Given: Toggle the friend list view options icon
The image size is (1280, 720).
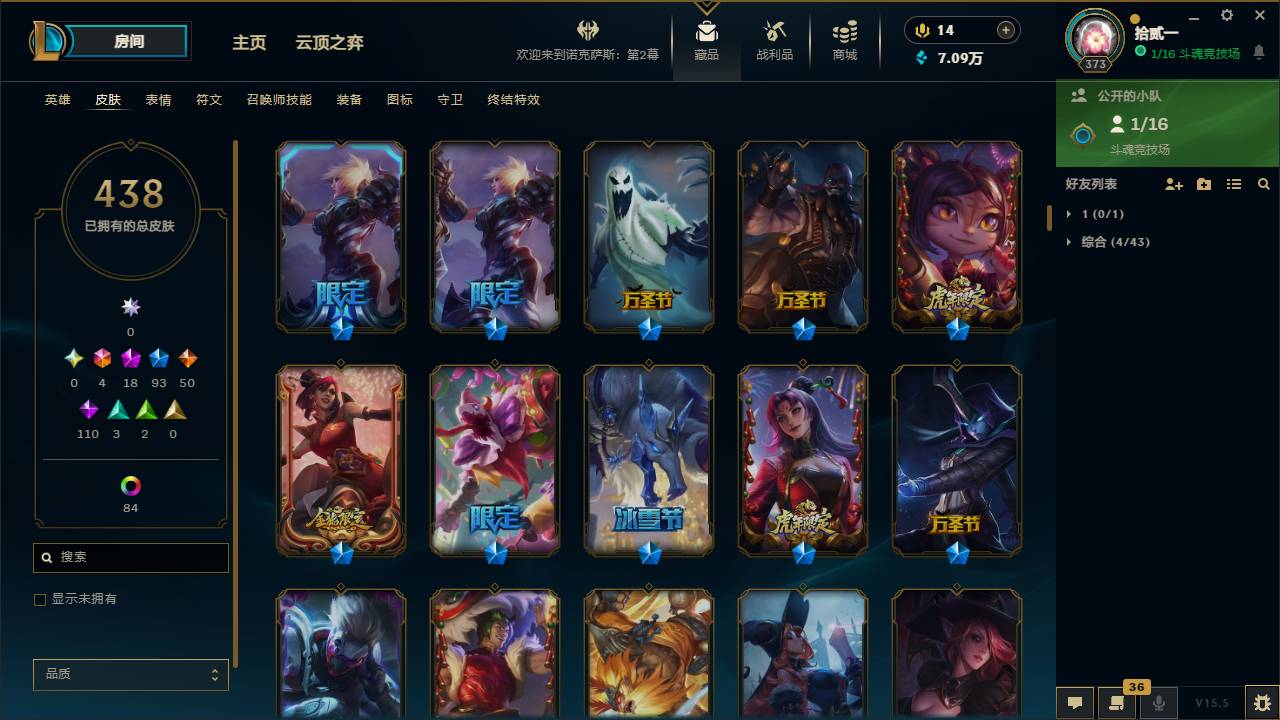Looking at the screenshot, I should [x=1234, y=184].
